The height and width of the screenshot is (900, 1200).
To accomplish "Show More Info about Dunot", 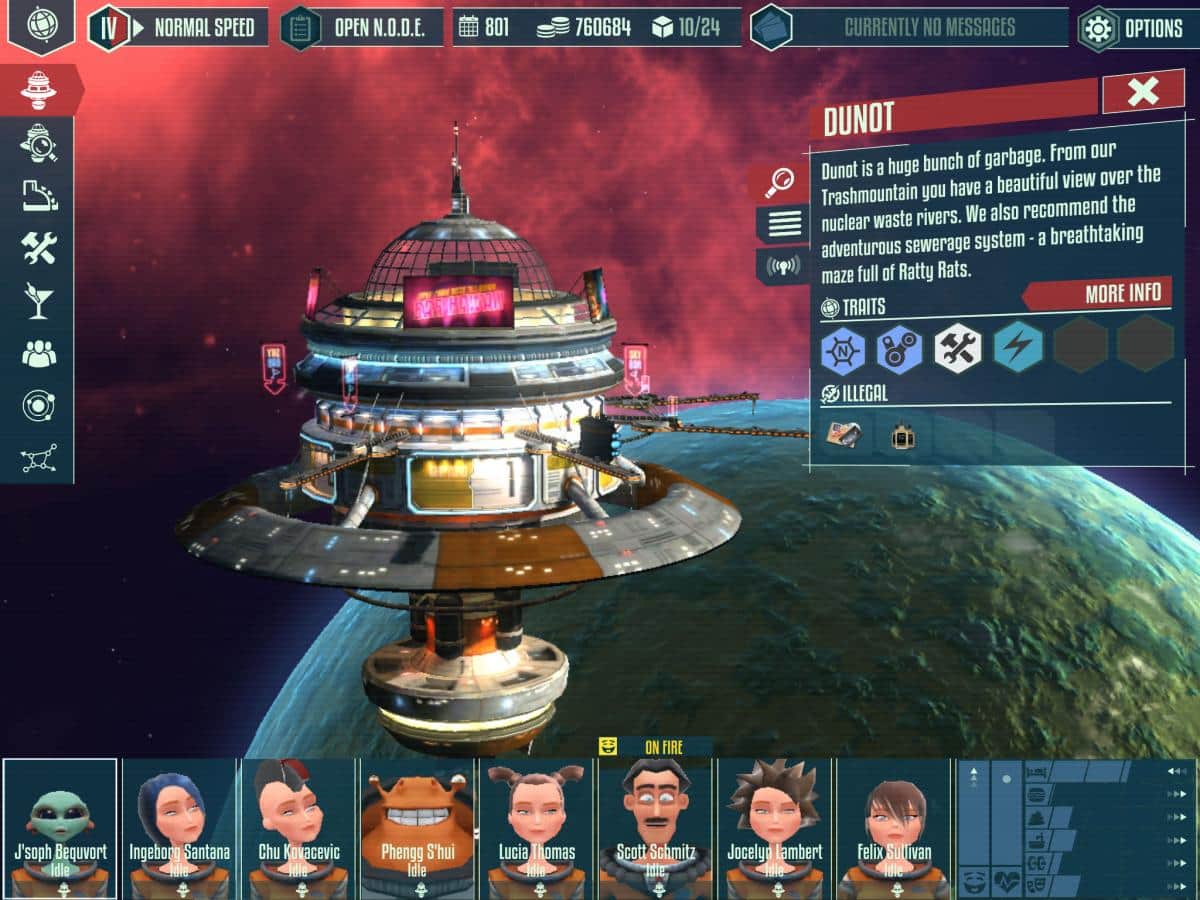I will coord(1100,293).
